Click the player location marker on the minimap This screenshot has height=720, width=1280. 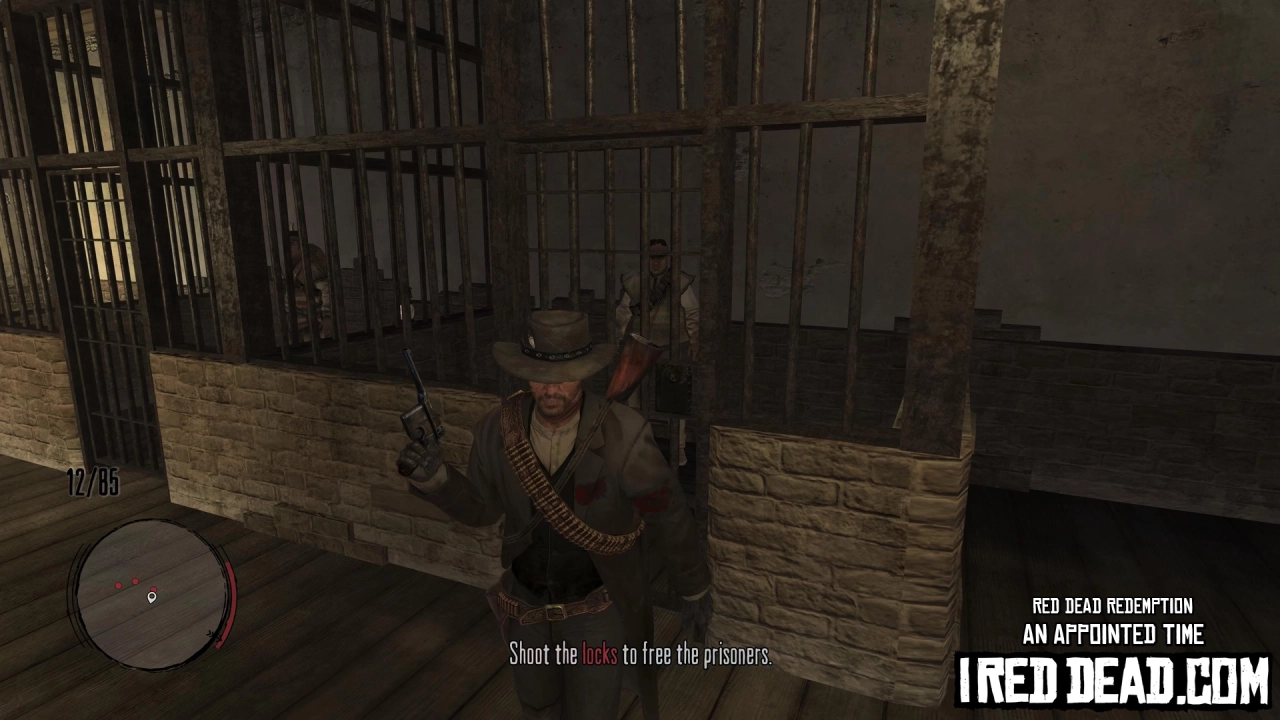click(151, 597)
